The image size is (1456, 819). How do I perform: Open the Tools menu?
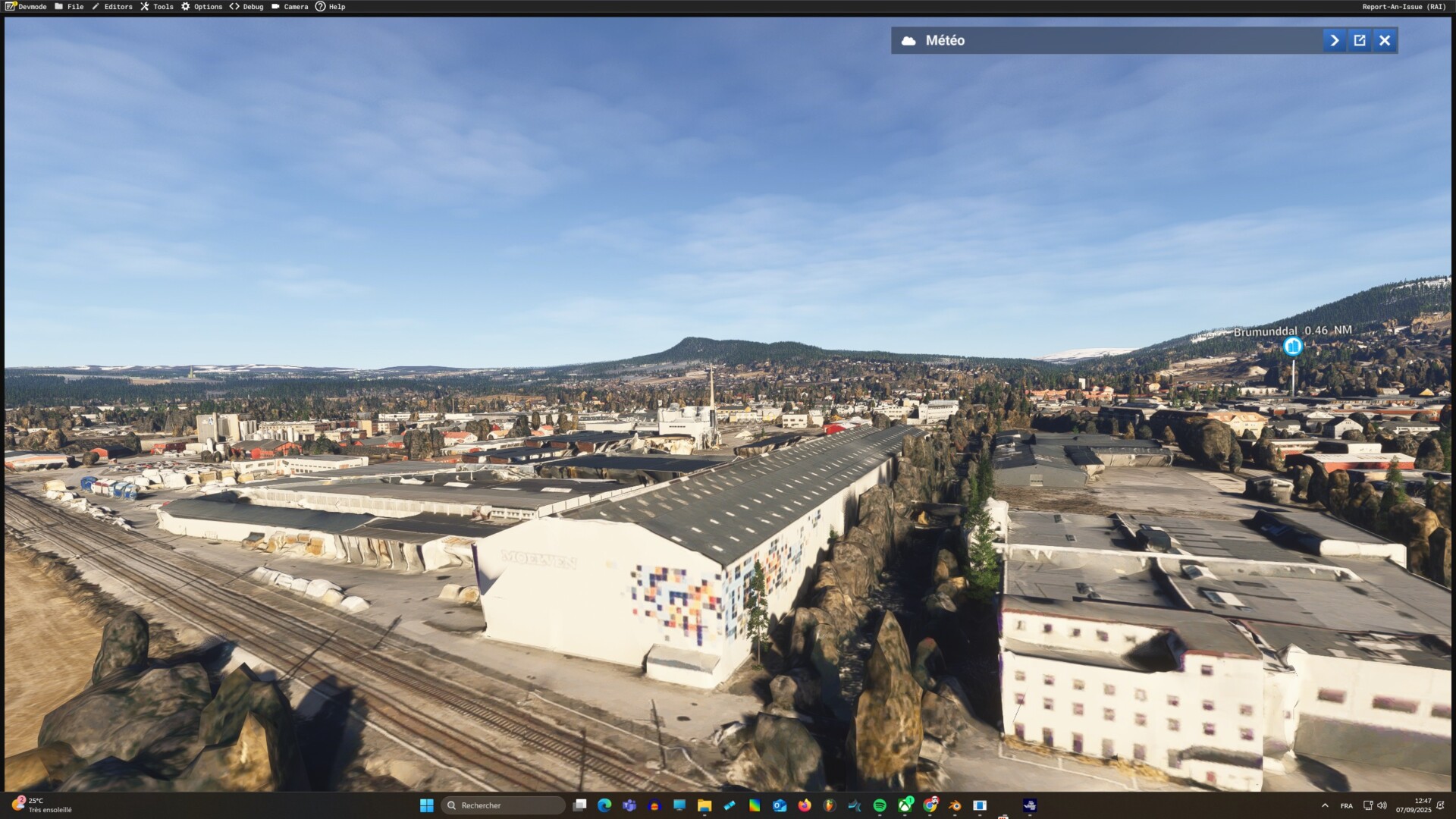click(x=157, y=7)
